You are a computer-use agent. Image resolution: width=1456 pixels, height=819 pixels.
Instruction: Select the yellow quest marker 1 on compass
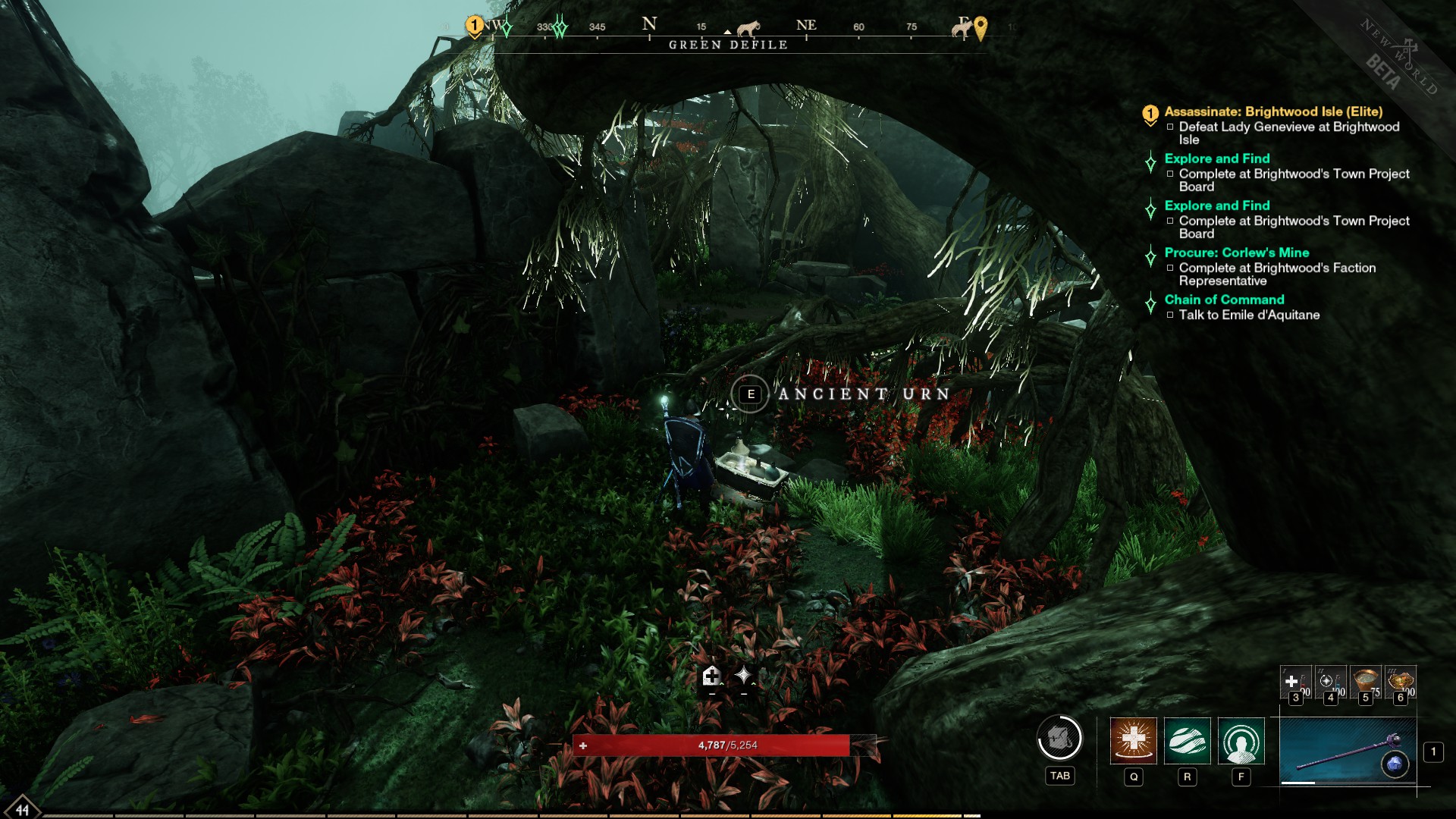475,25
